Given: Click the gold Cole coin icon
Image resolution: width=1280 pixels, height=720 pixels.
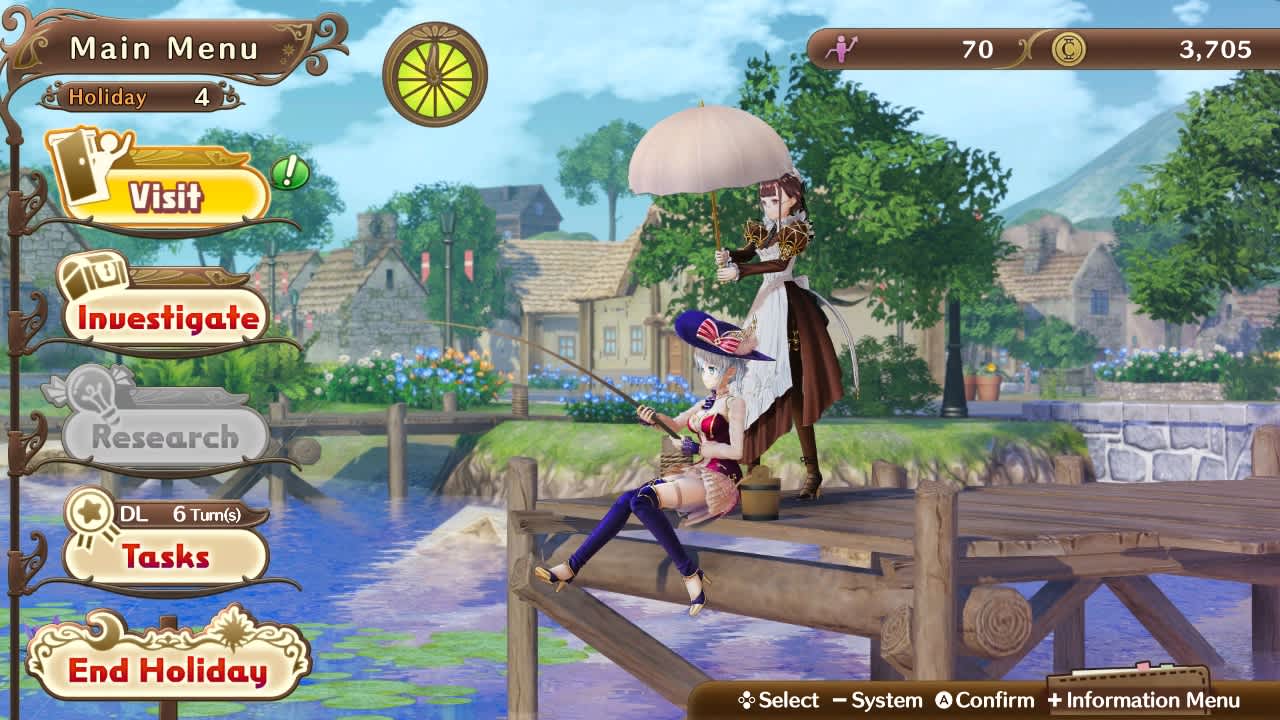Looking at the screenshot, I should click(1070, 46).
